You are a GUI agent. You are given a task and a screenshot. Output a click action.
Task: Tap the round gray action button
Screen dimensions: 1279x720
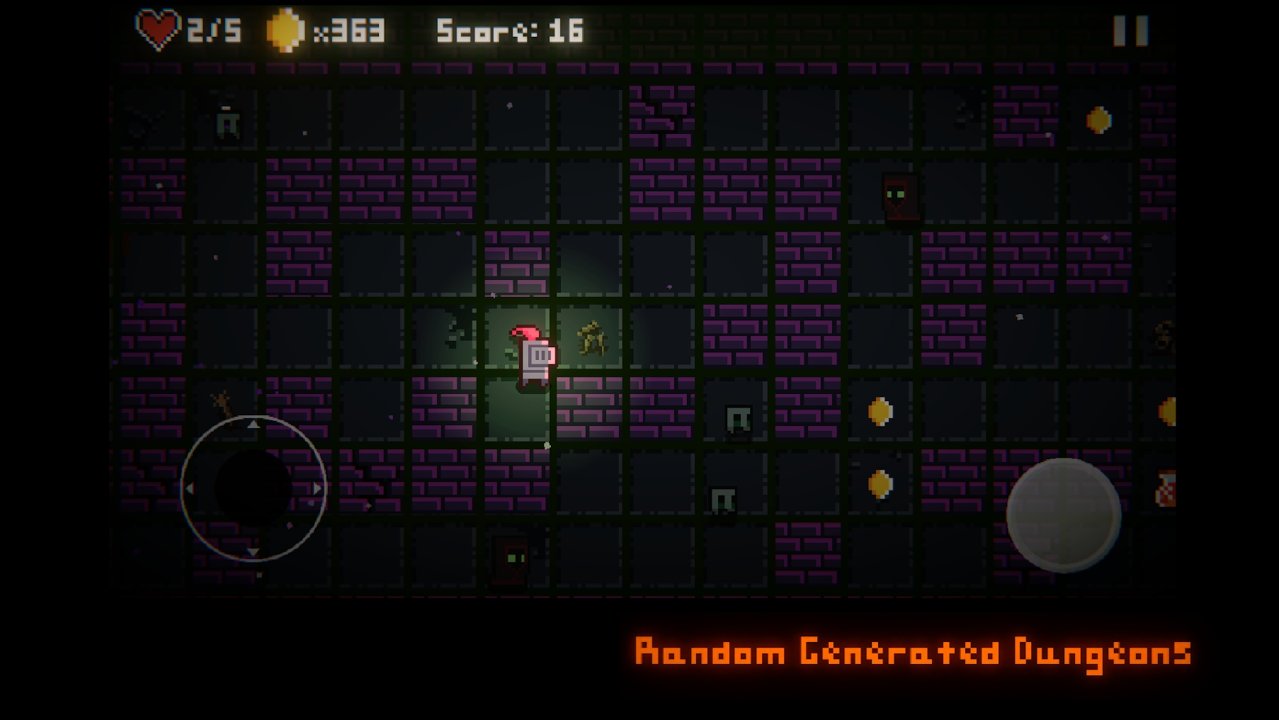pyautogui.click(x=1063, y=515)
